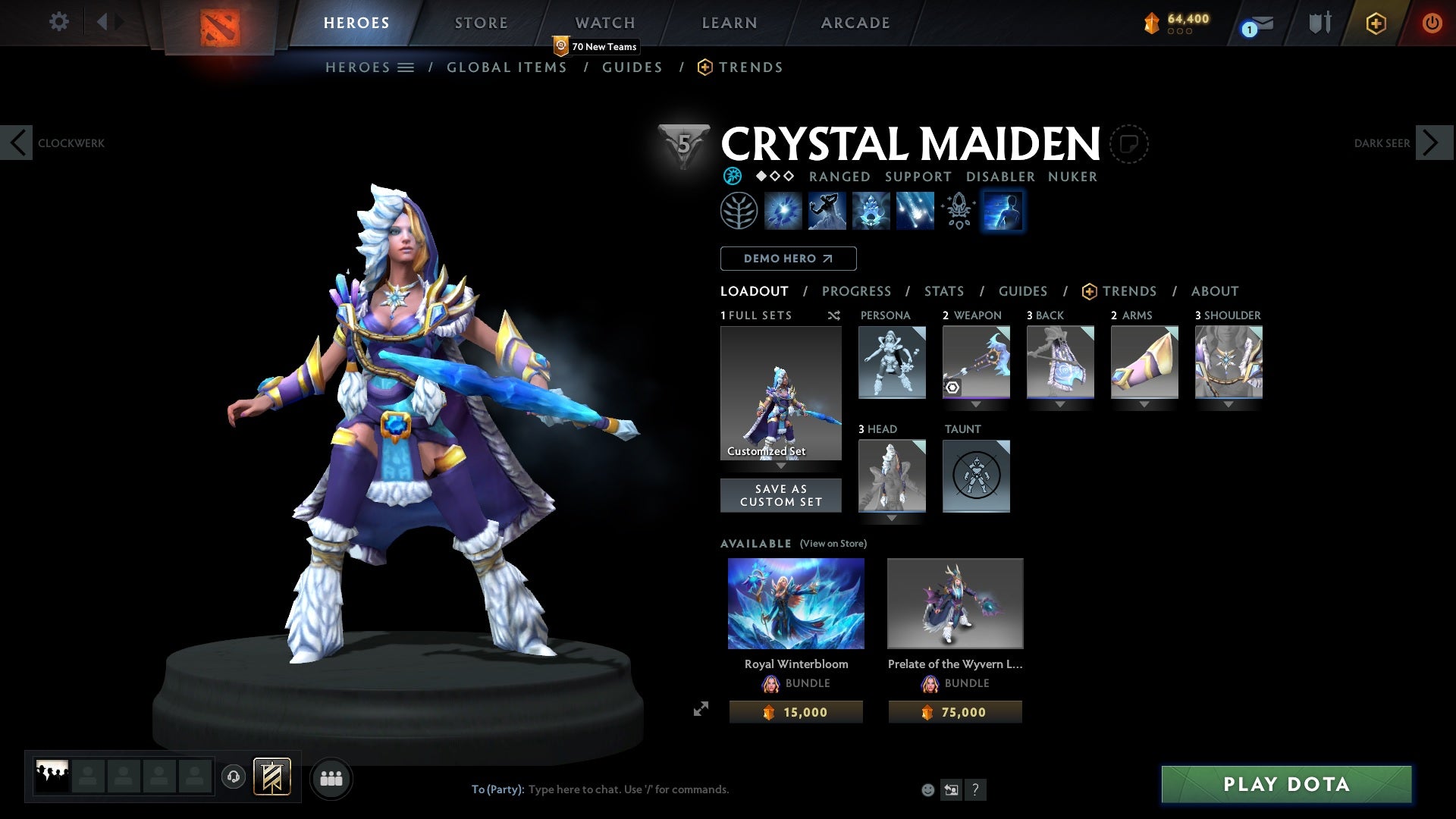
Task: Toggle the Coconut voice chat icon
Action: (x=233, y=778)
